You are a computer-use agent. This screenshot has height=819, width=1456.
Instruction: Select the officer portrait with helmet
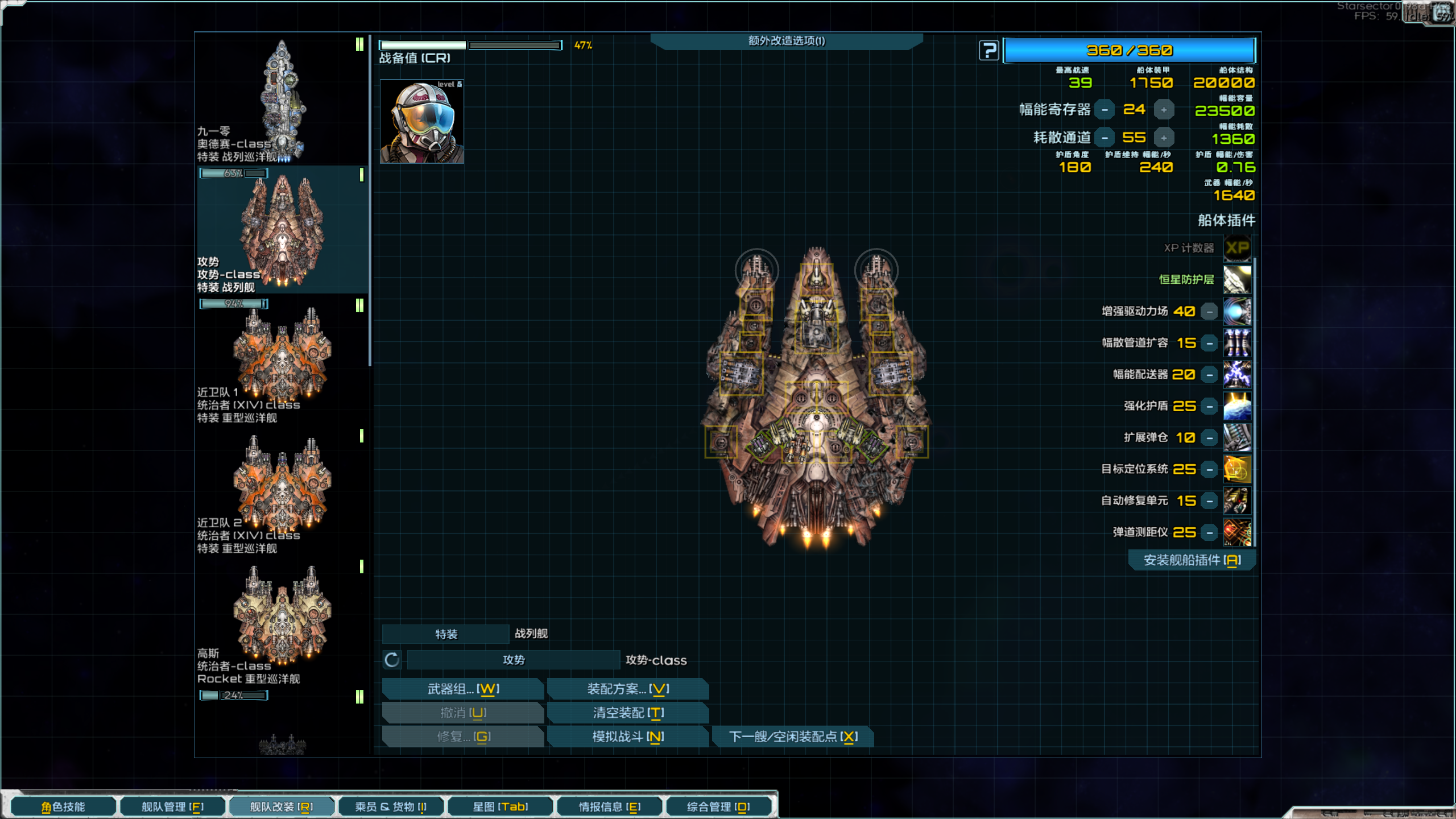422,122
